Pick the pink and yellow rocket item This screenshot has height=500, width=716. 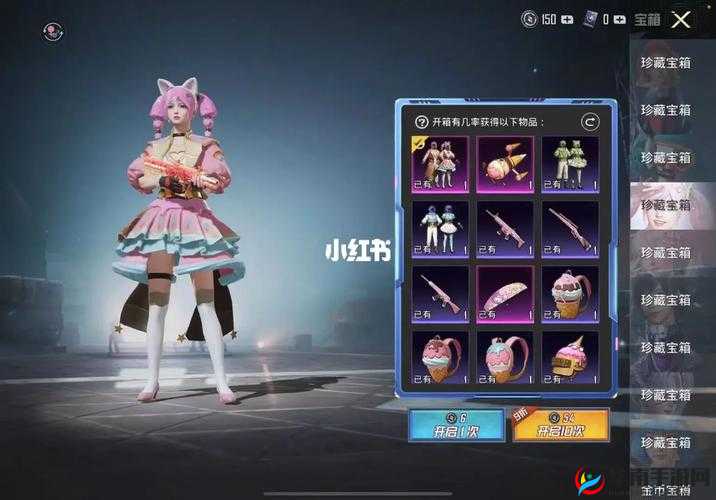coord(505,164)
